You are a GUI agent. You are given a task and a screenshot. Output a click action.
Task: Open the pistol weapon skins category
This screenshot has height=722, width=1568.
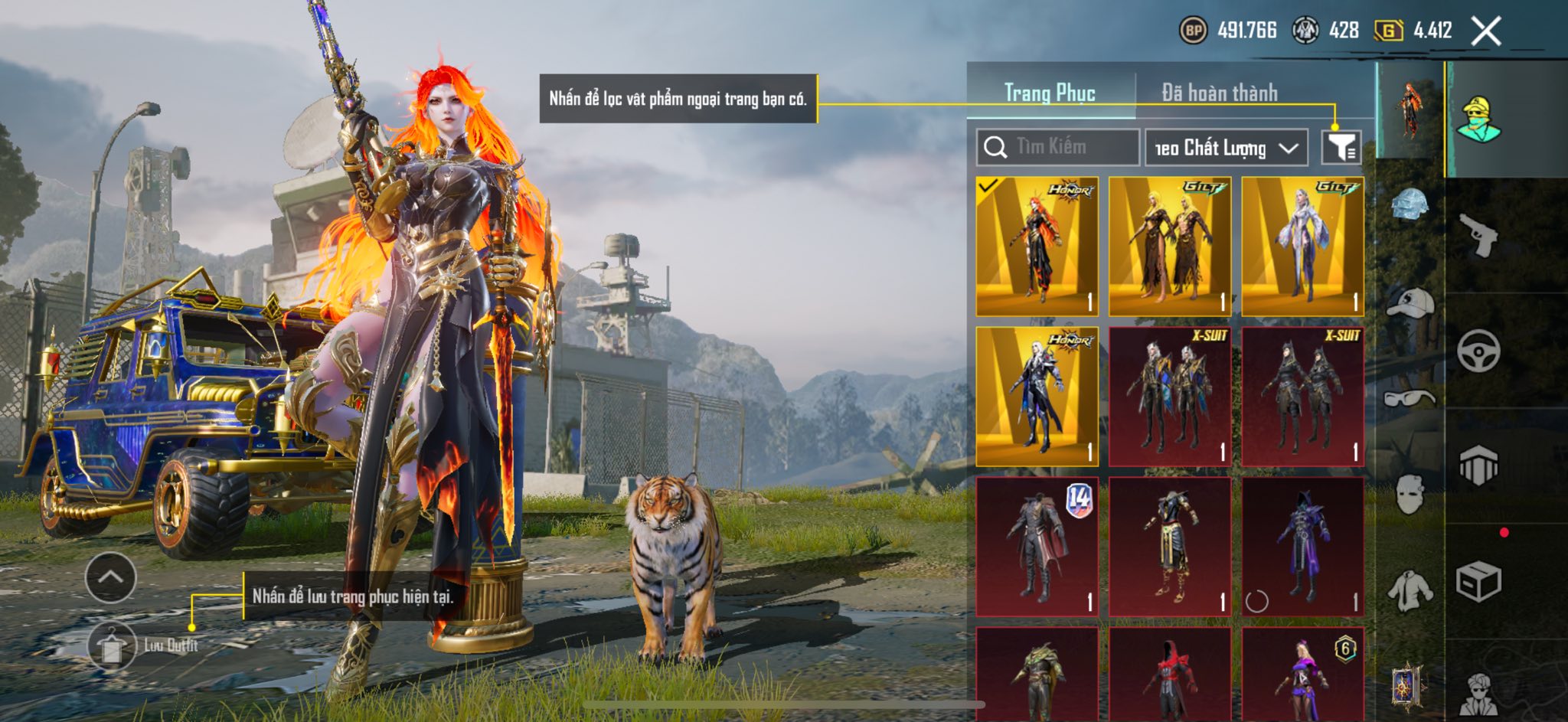pos(1478,235)
